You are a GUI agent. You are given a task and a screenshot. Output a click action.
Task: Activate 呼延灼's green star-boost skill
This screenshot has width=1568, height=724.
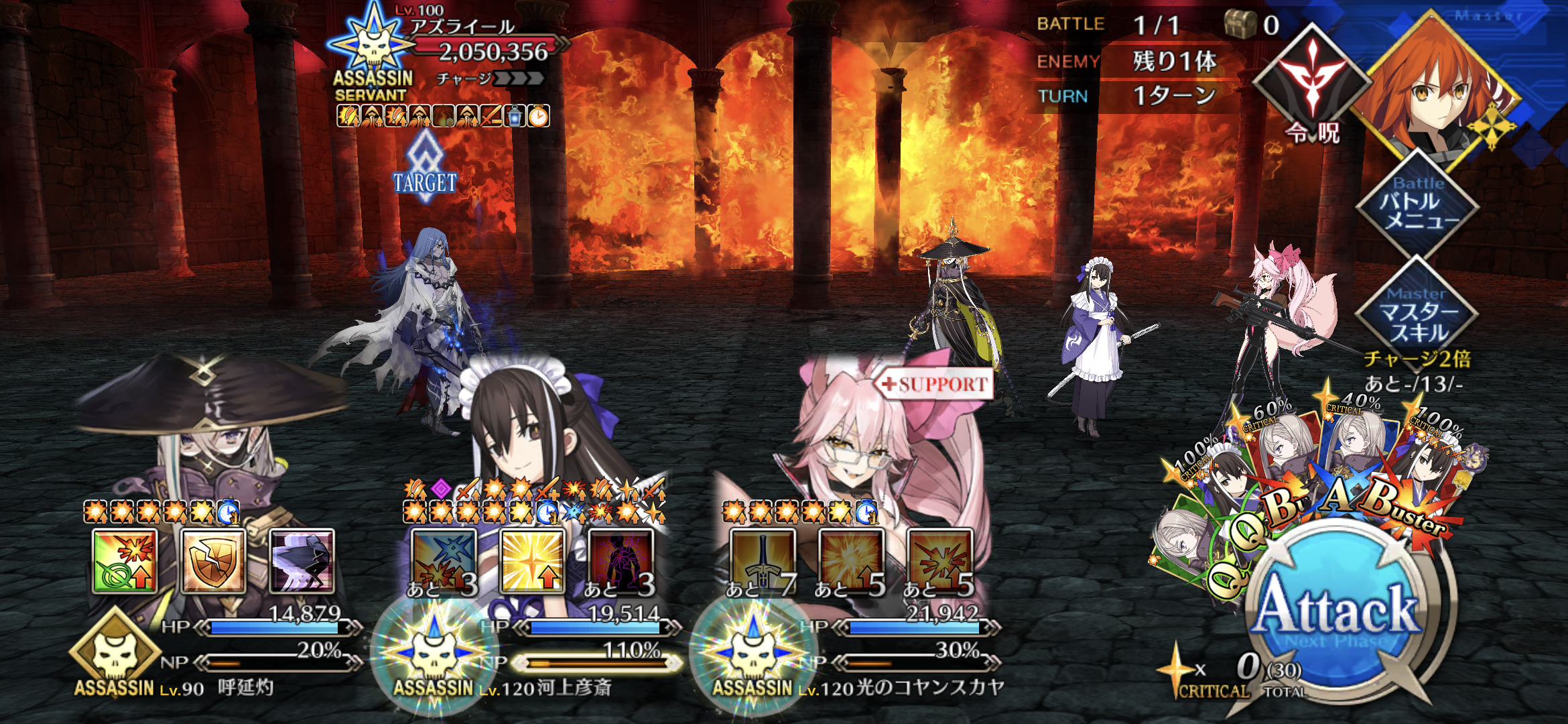click(x=125, y=562)
